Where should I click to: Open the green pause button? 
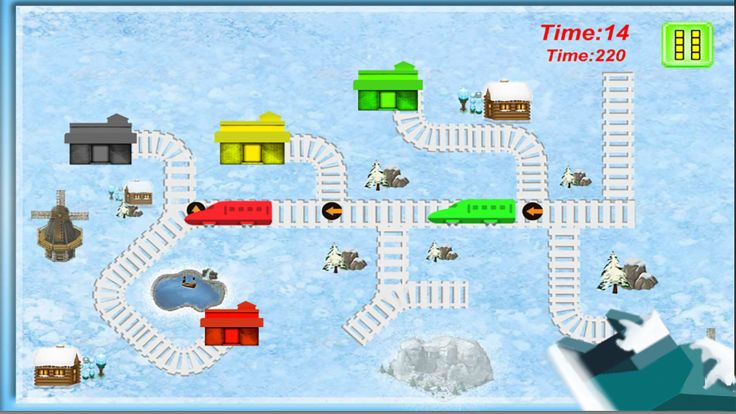686,45
